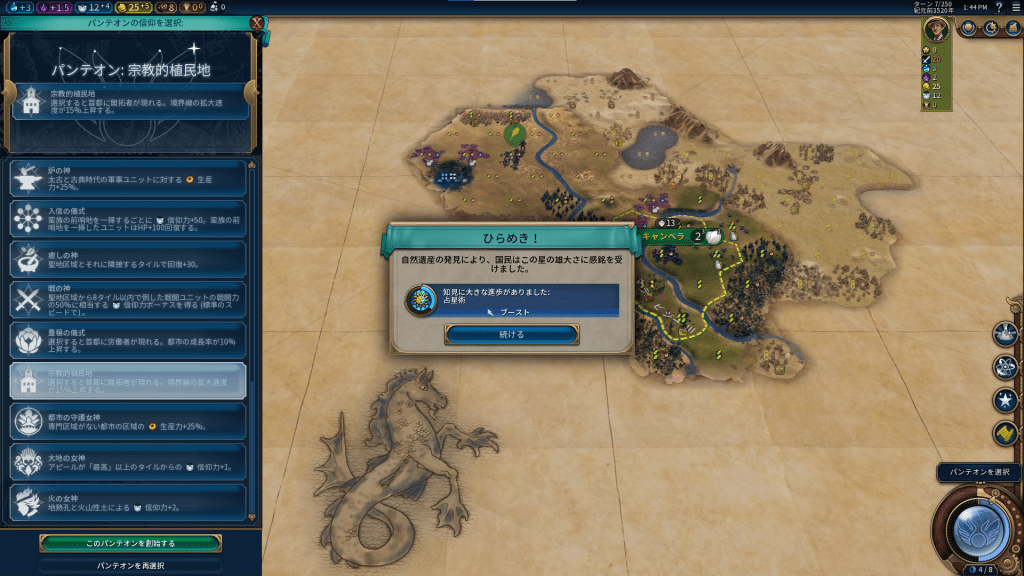This screenshot has height=576, width=1024.
Task: Click the winged globe action button
Action: [977, 527]
